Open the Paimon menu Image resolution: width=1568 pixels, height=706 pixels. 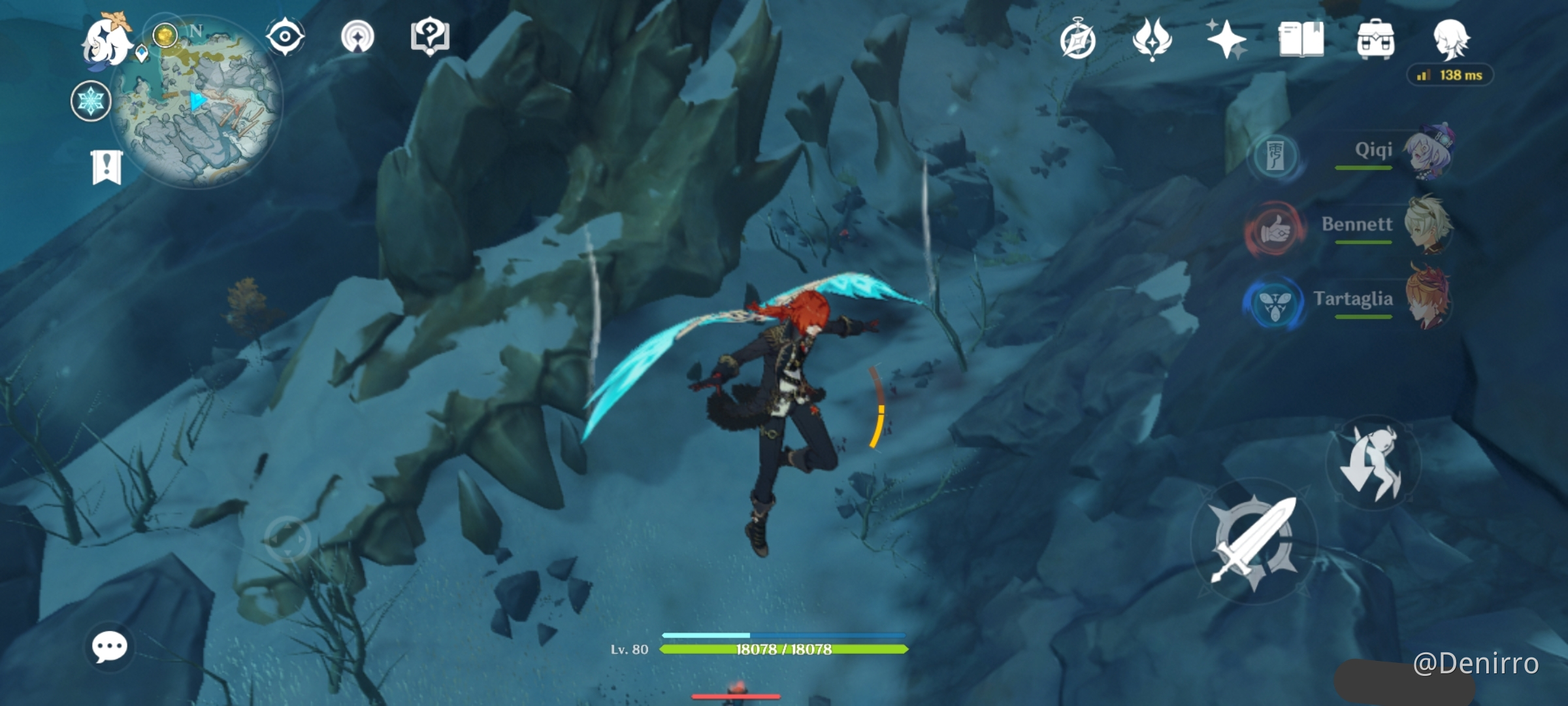coord(106,42)
